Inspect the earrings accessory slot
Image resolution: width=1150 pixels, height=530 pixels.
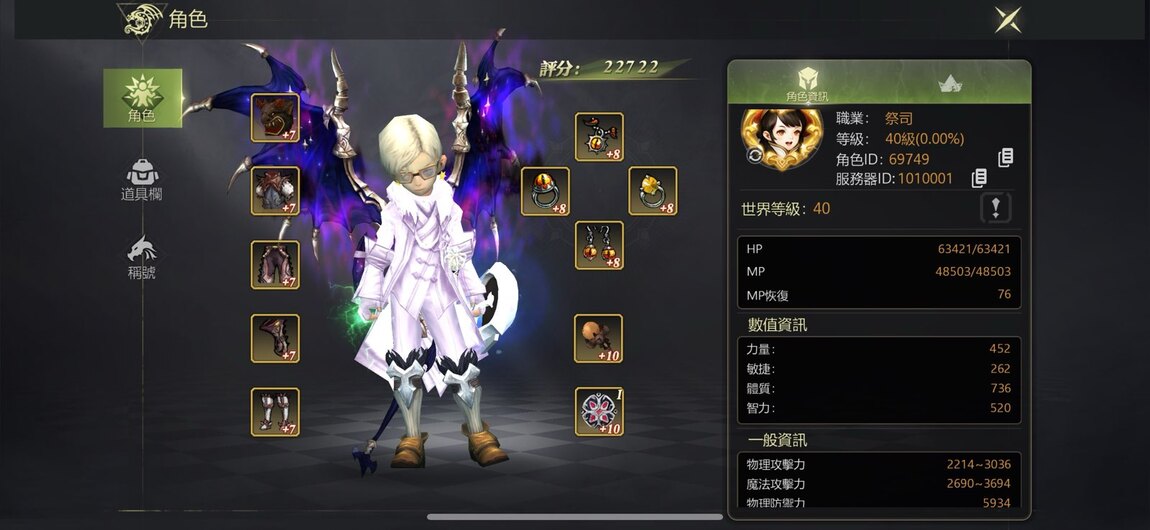599,245
